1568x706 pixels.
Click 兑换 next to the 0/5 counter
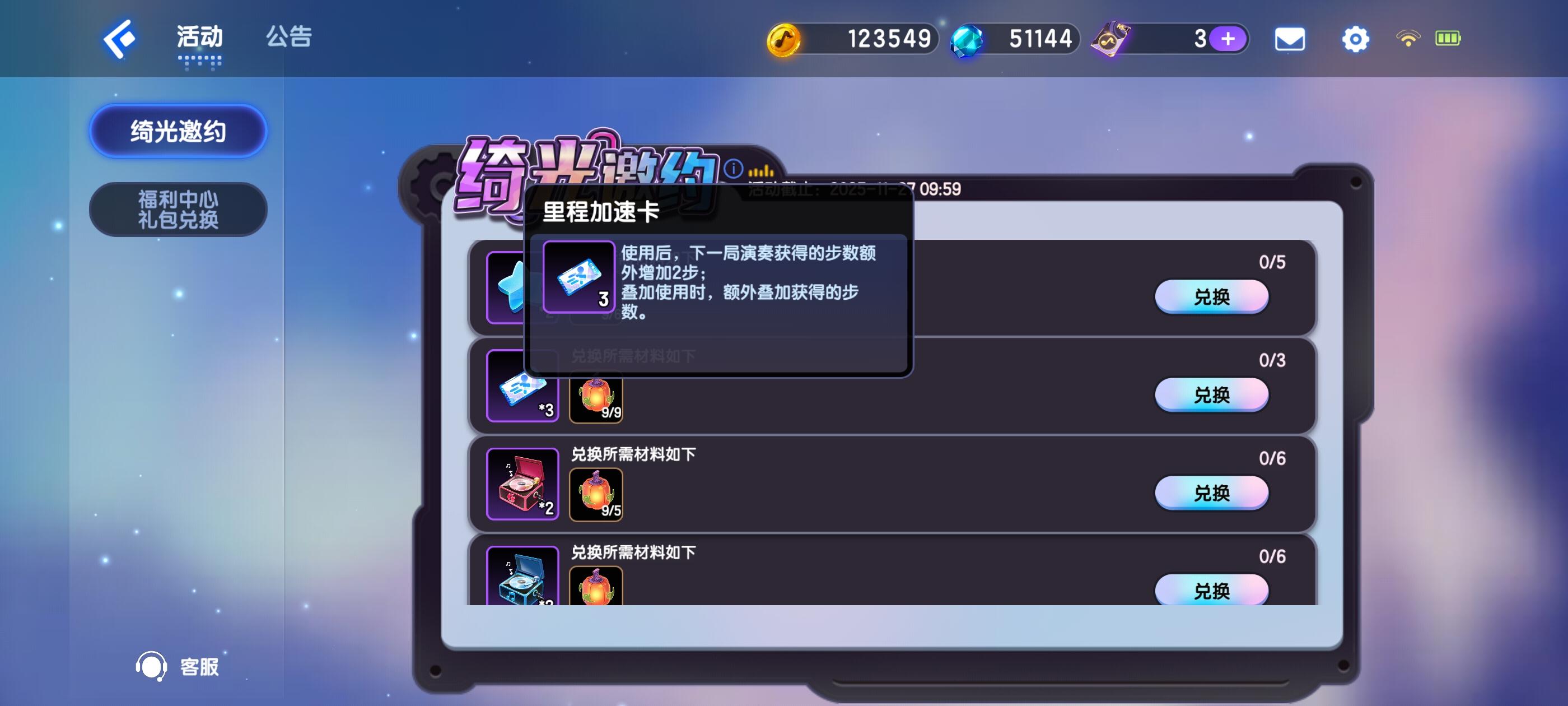click(x=1211, y=296)
